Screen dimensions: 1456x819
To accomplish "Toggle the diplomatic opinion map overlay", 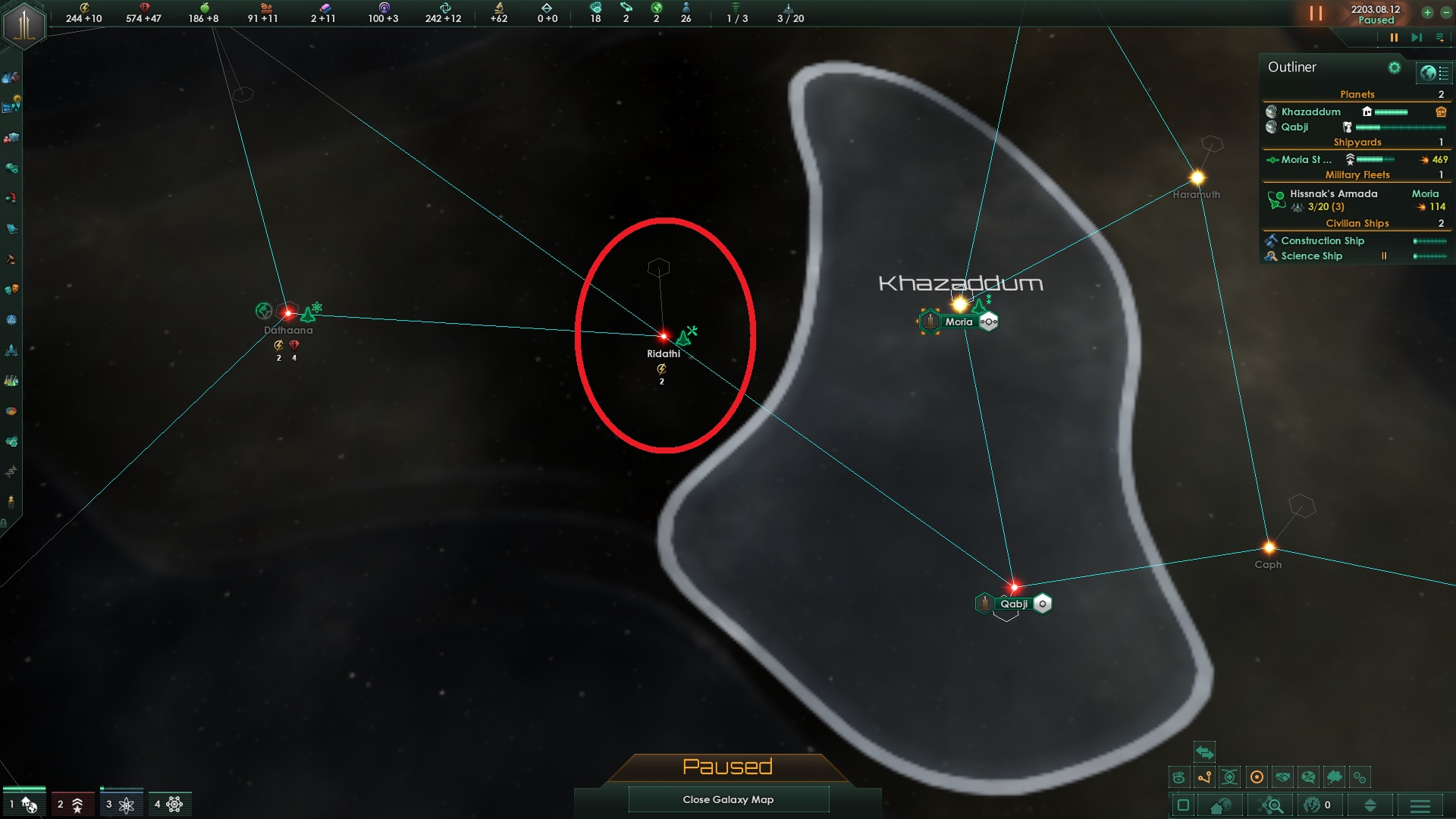I will coord(1310,776).
